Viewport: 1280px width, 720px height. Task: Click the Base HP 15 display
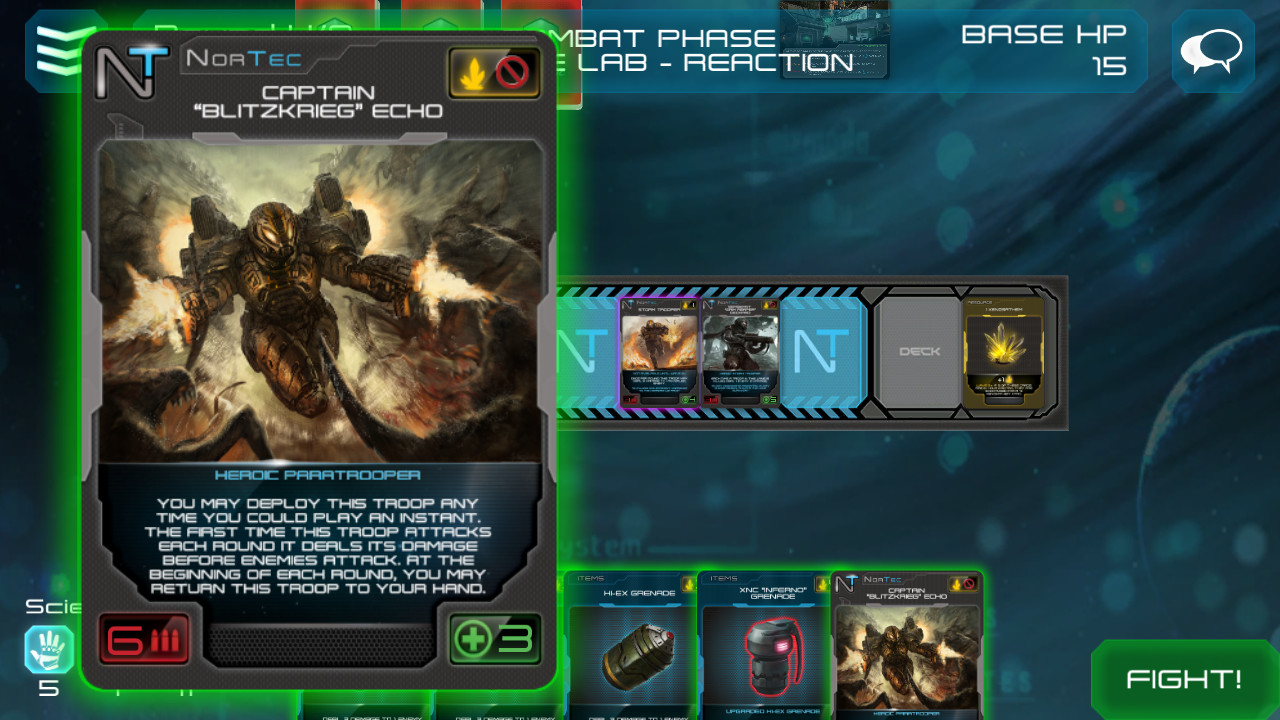[1045, 49]
